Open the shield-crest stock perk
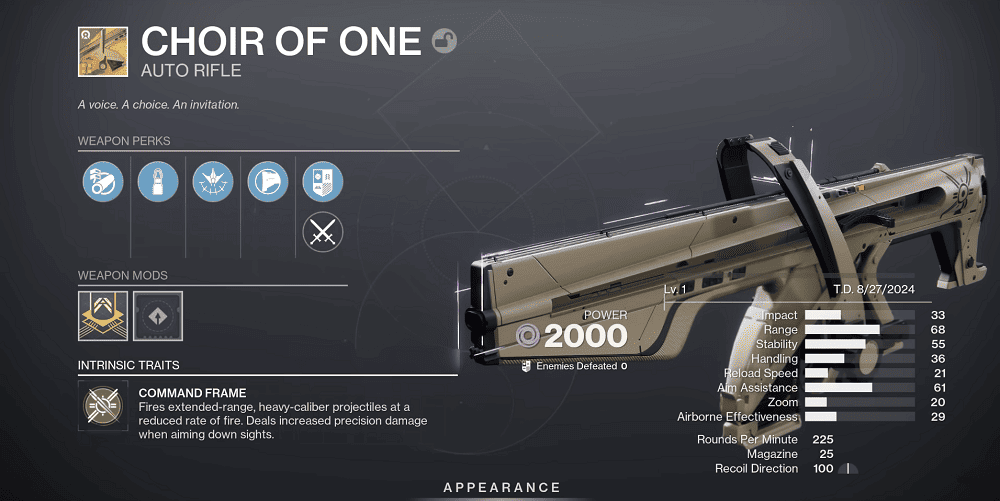 tap(323, 182)
